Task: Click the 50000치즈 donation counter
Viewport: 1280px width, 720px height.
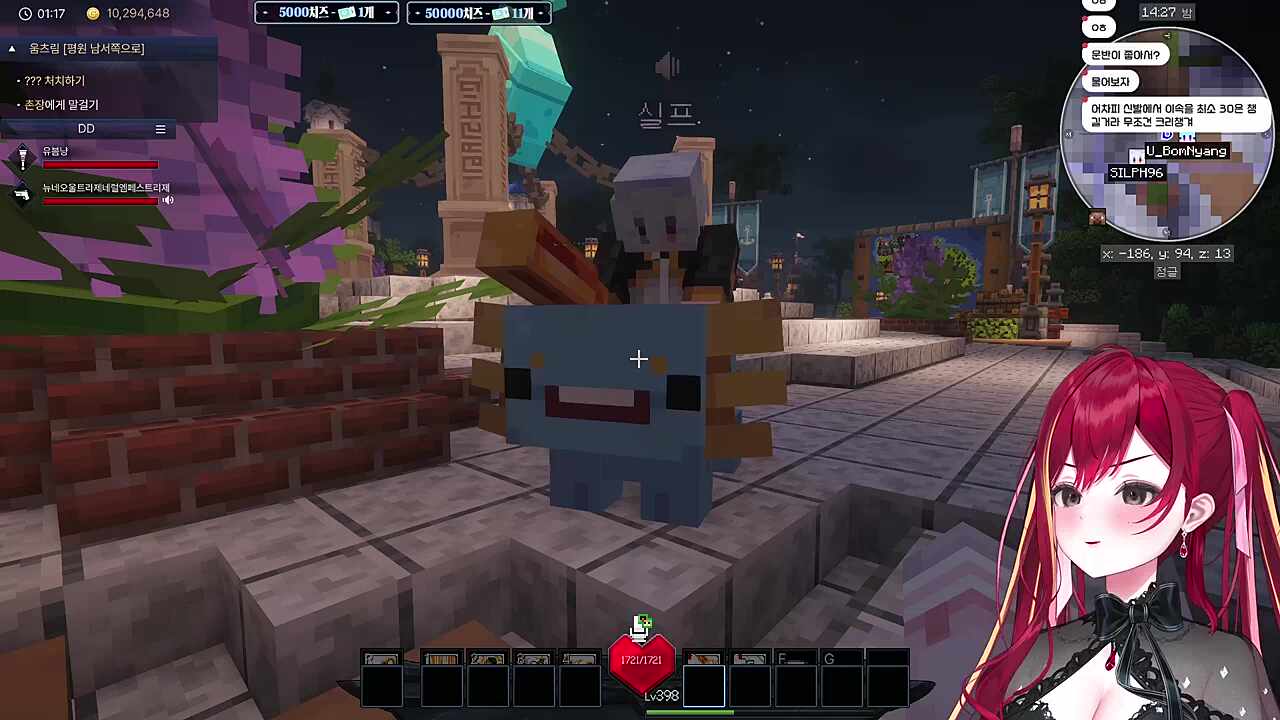Action: point(478,13)
